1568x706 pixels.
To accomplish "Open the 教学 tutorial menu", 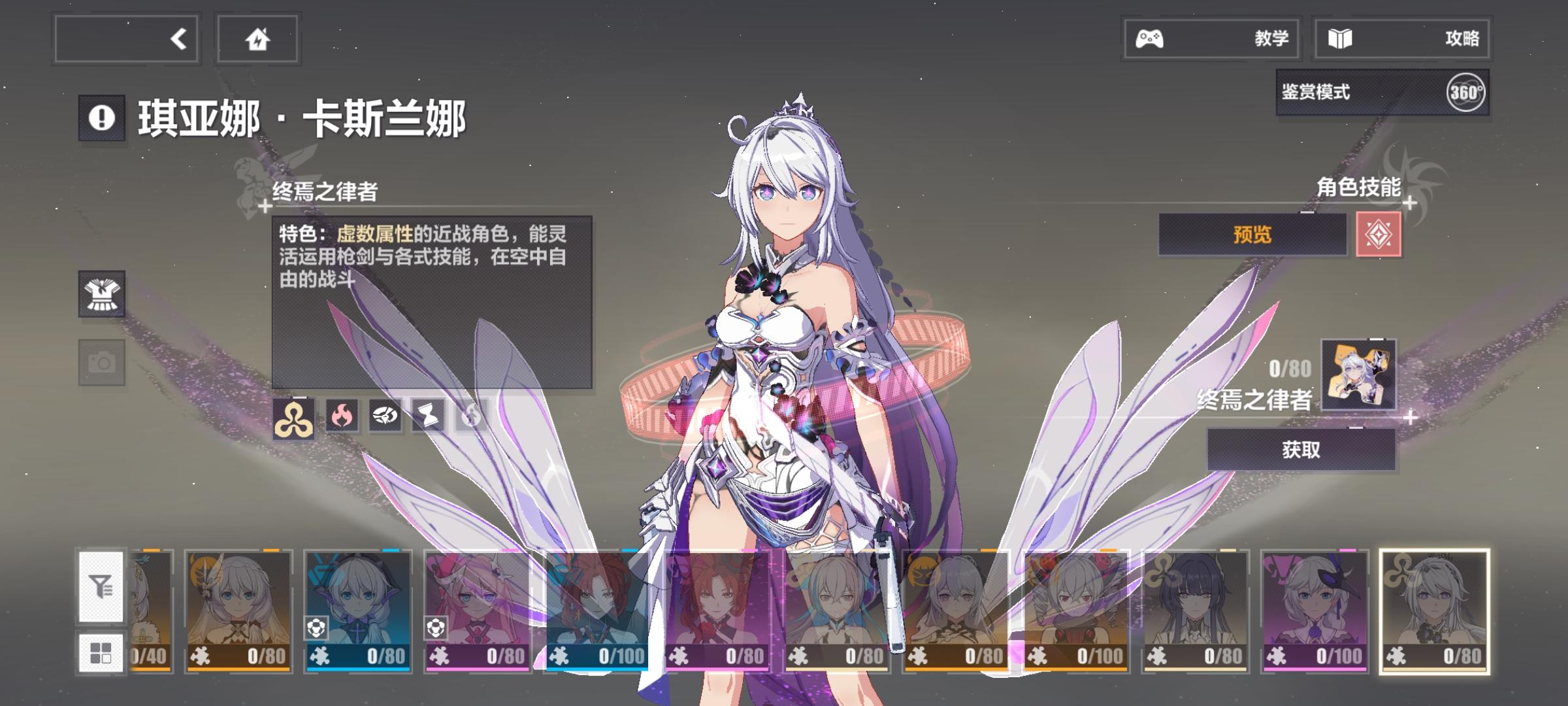I will pos(1210,39).
